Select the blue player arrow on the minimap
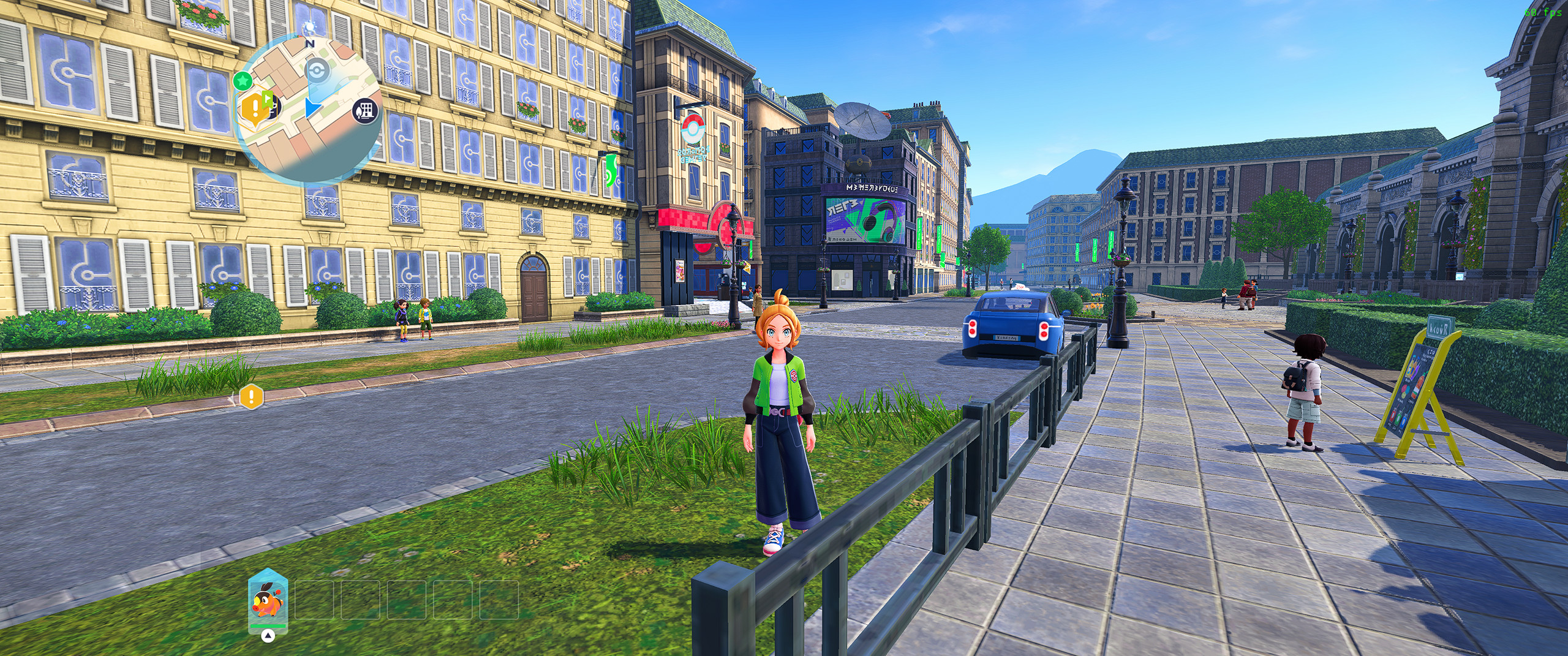The width and height of the screenshot is (1568, 656). [x=313, y=108]
